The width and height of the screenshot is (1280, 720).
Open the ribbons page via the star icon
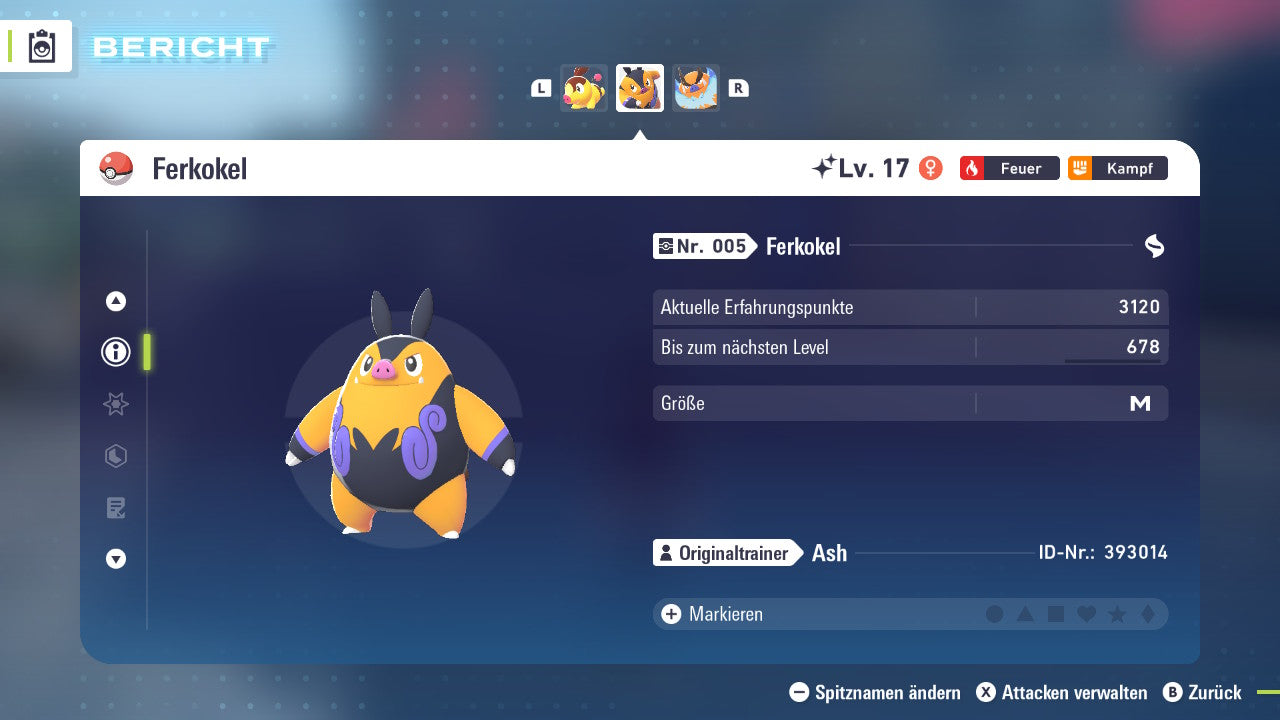[115, 404]
